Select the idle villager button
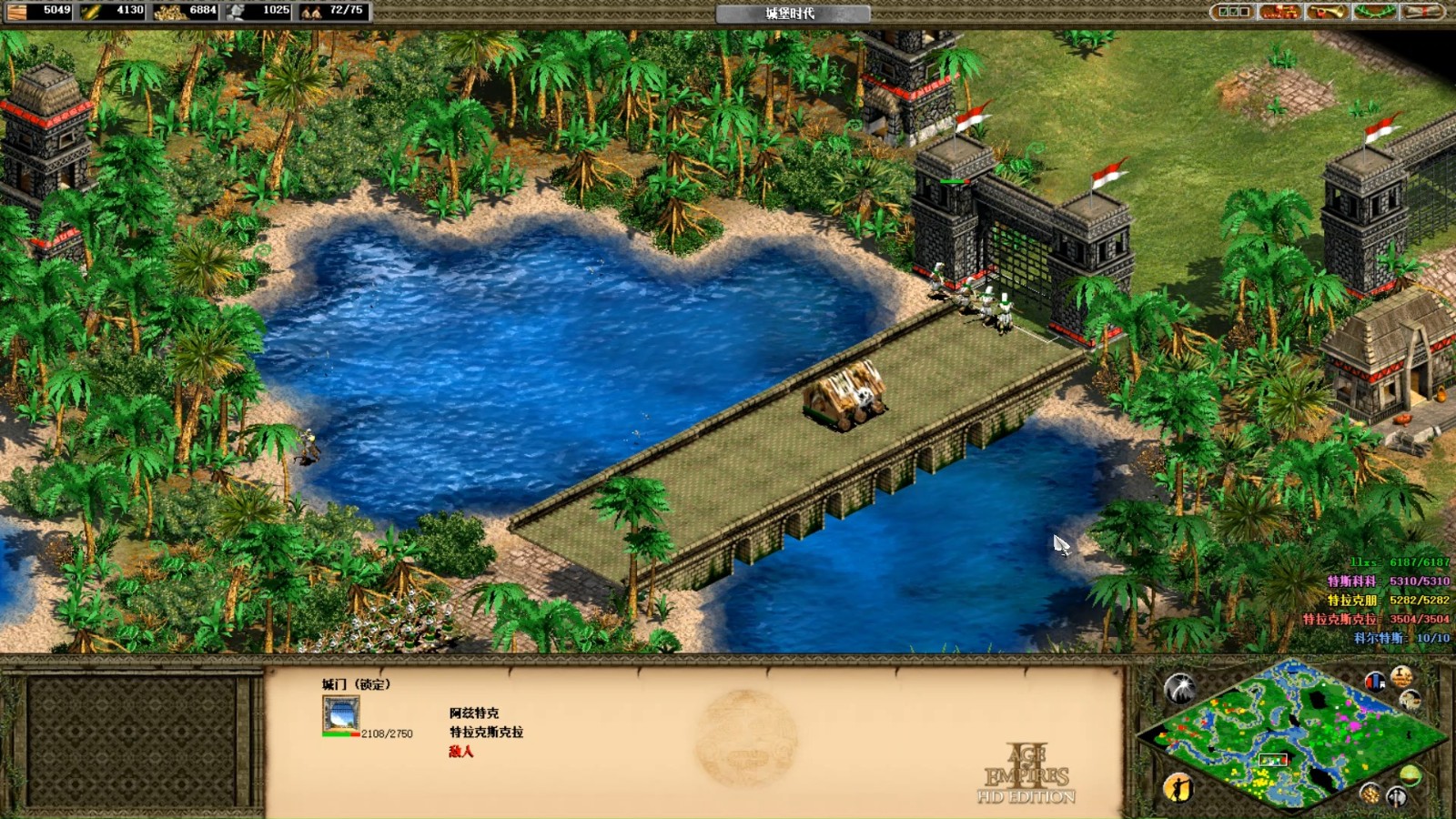The width and height of the screenshot is (1456, 819). 1178,787
